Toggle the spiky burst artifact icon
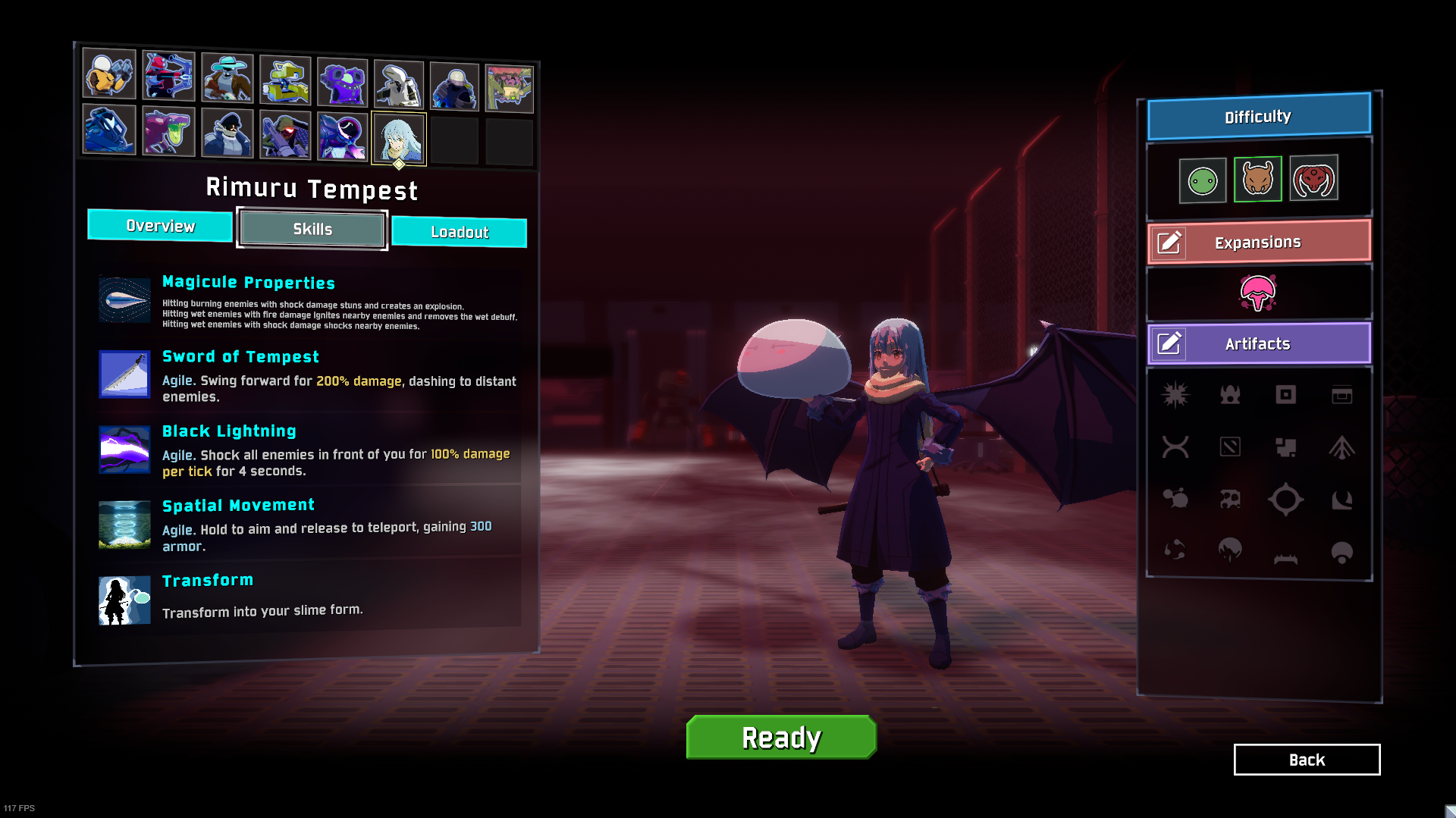 pos(1175,394)
